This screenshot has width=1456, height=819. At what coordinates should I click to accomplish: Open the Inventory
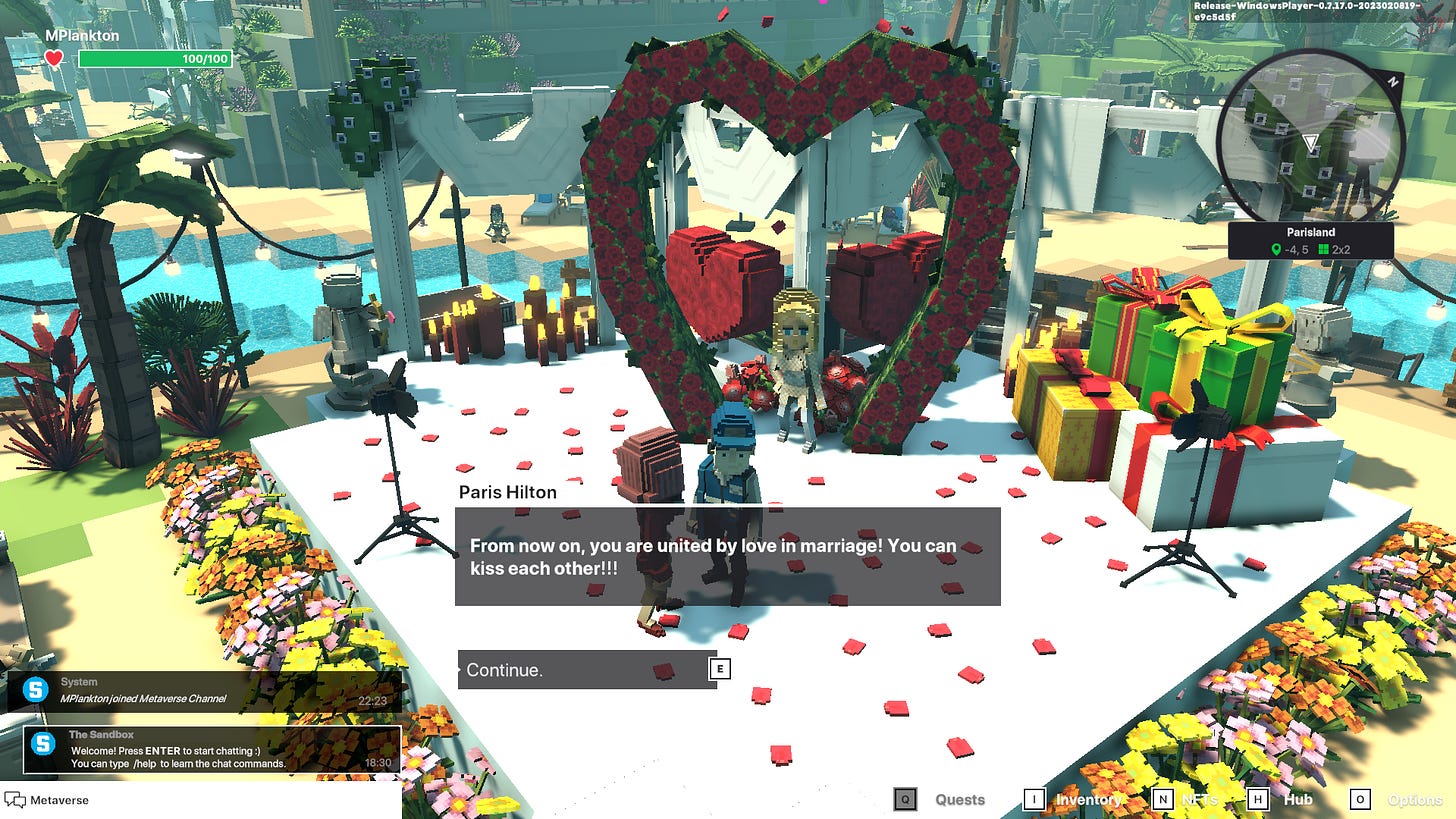pos(1088,799)
